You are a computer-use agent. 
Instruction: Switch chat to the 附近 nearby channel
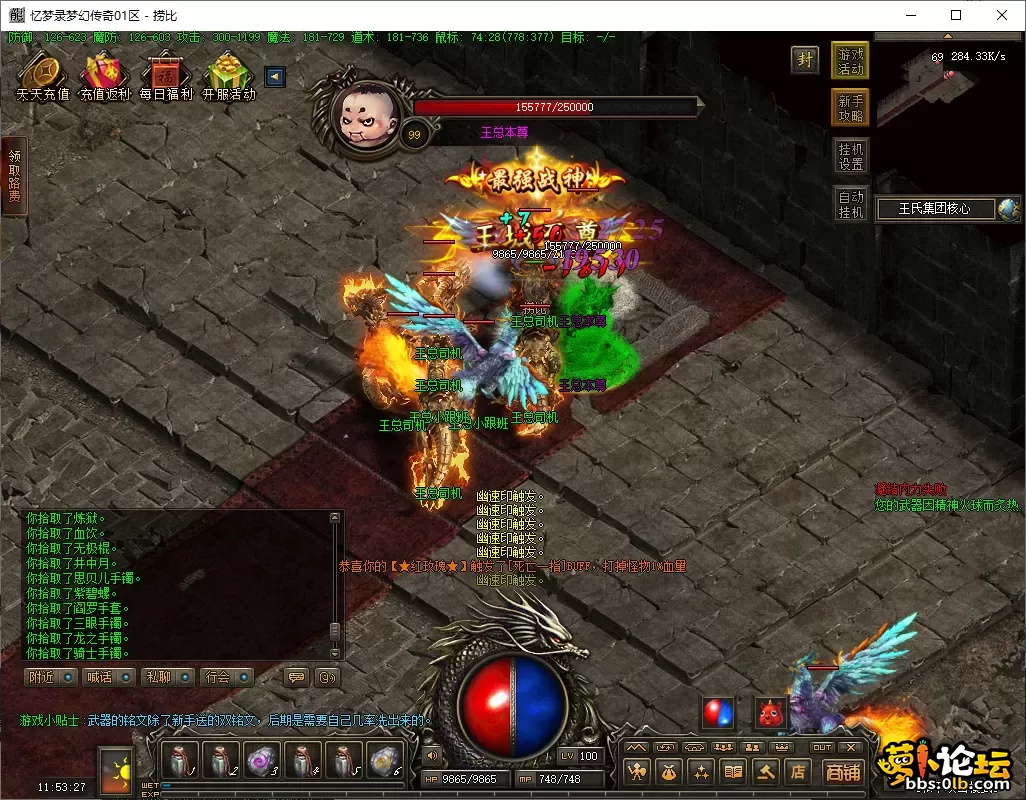pos(49,677)
